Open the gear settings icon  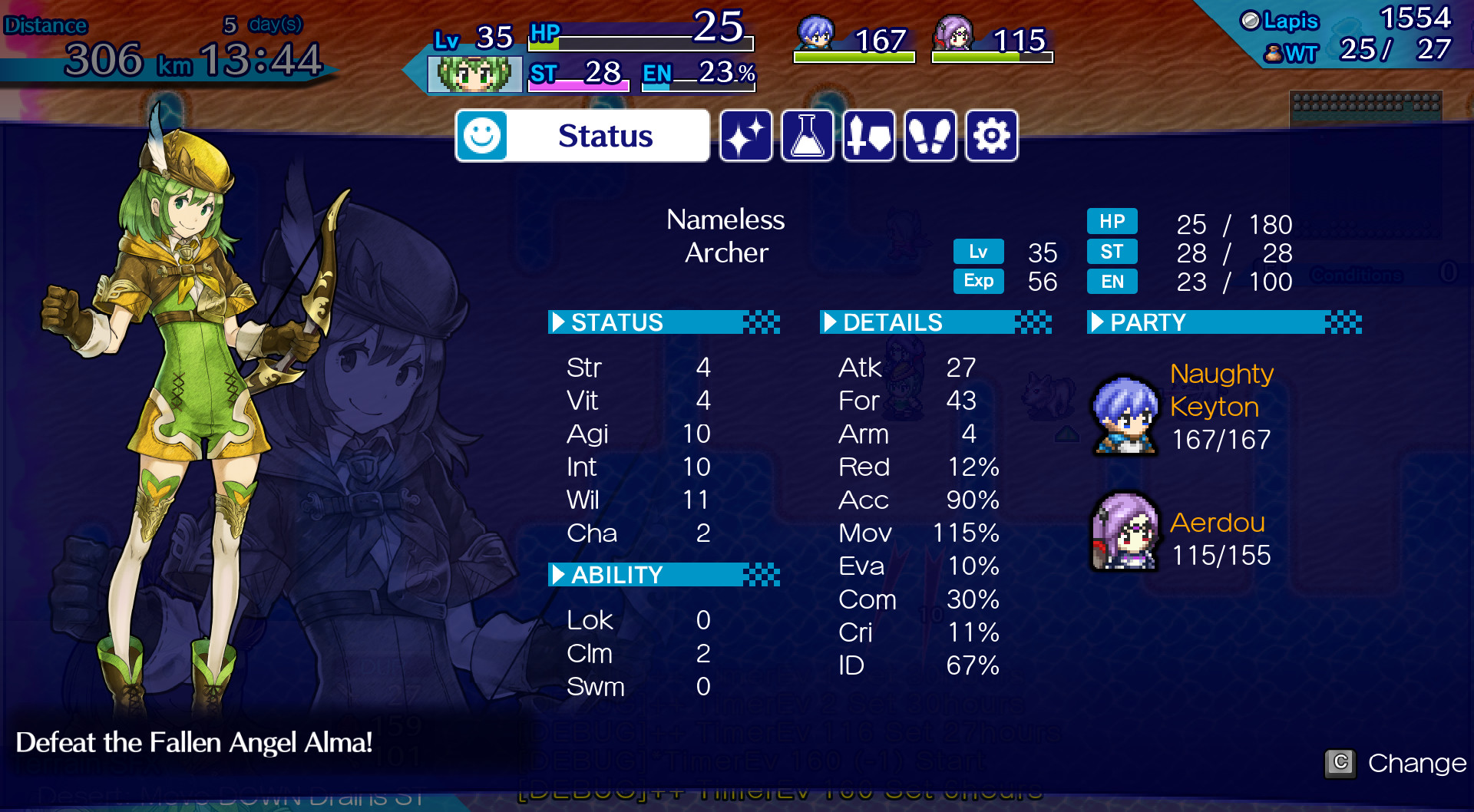point(991,136)
